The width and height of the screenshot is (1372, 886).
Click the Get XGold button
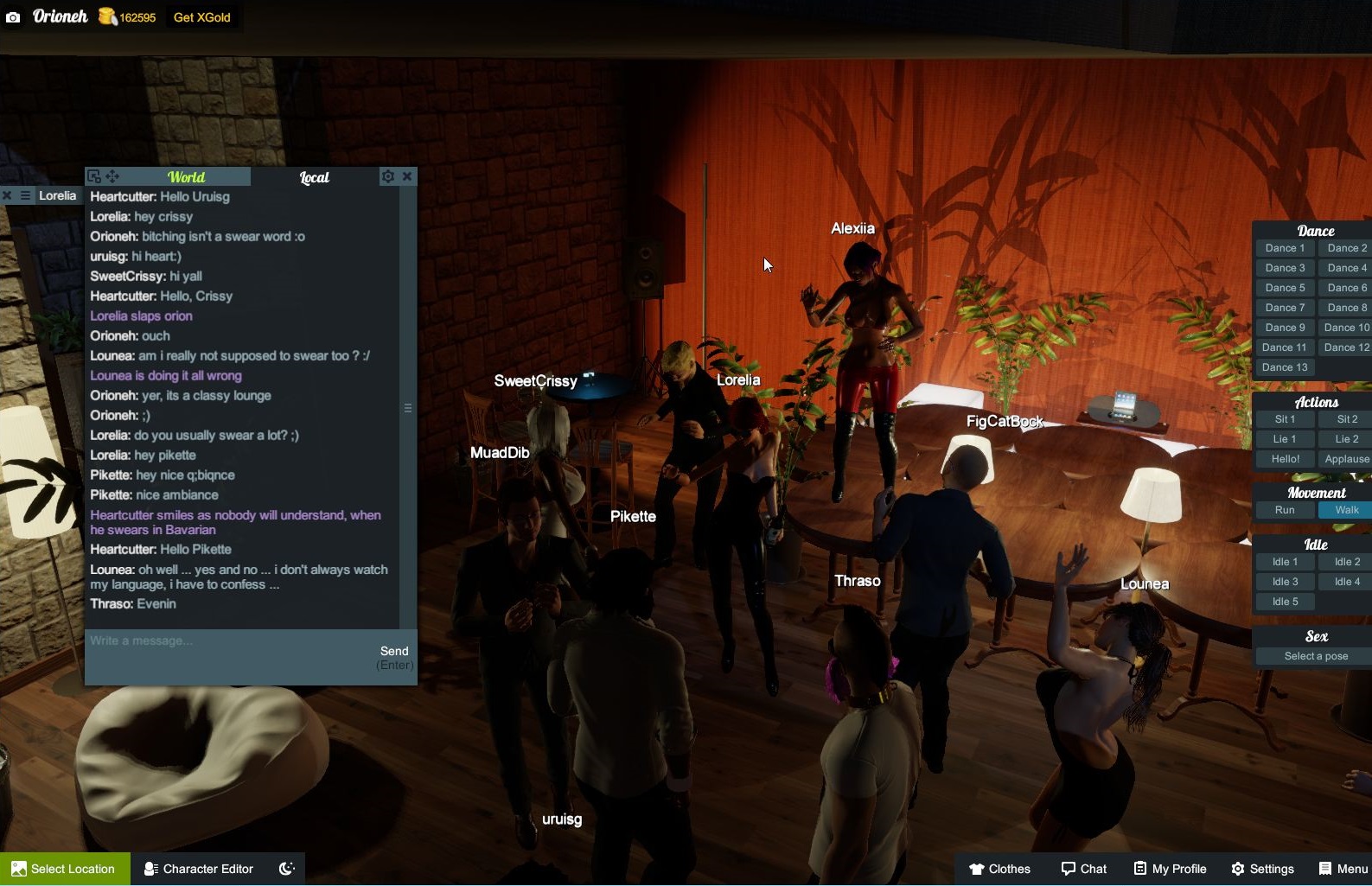(x=201, y=16)
